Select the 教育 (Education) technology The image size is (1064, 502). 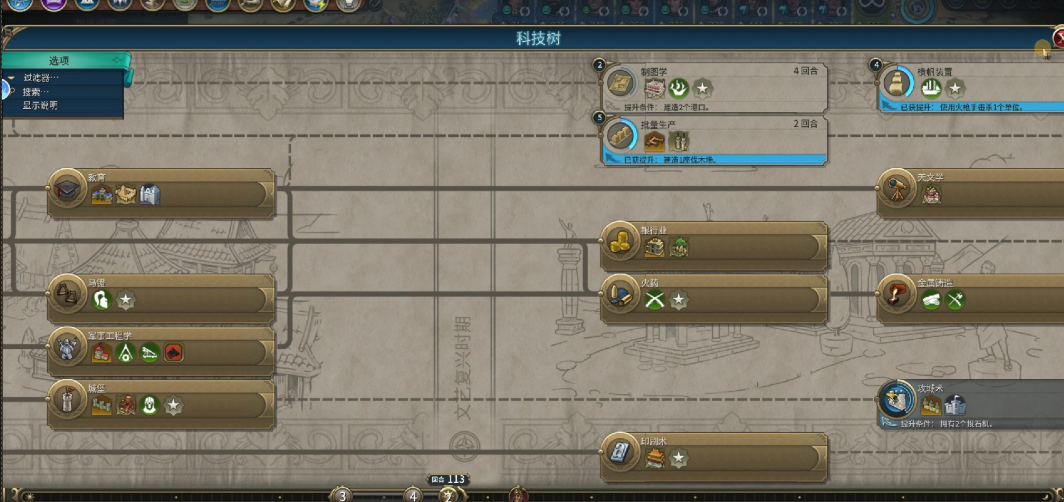[x=162, y=193]
